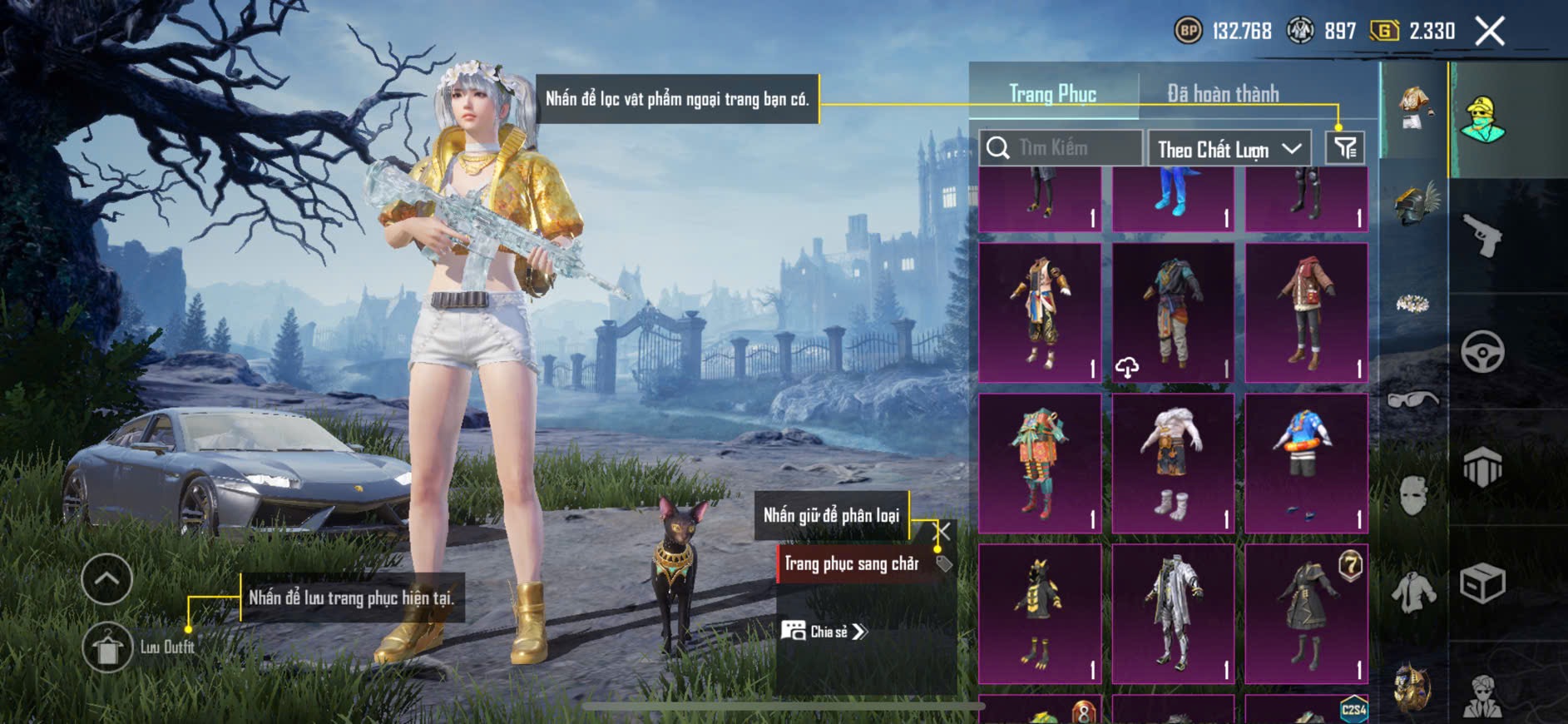Select the white fur outfit thumbnail
Image resolution: width=1568 pixels, height=724 pixels.
click(1173, 464)
